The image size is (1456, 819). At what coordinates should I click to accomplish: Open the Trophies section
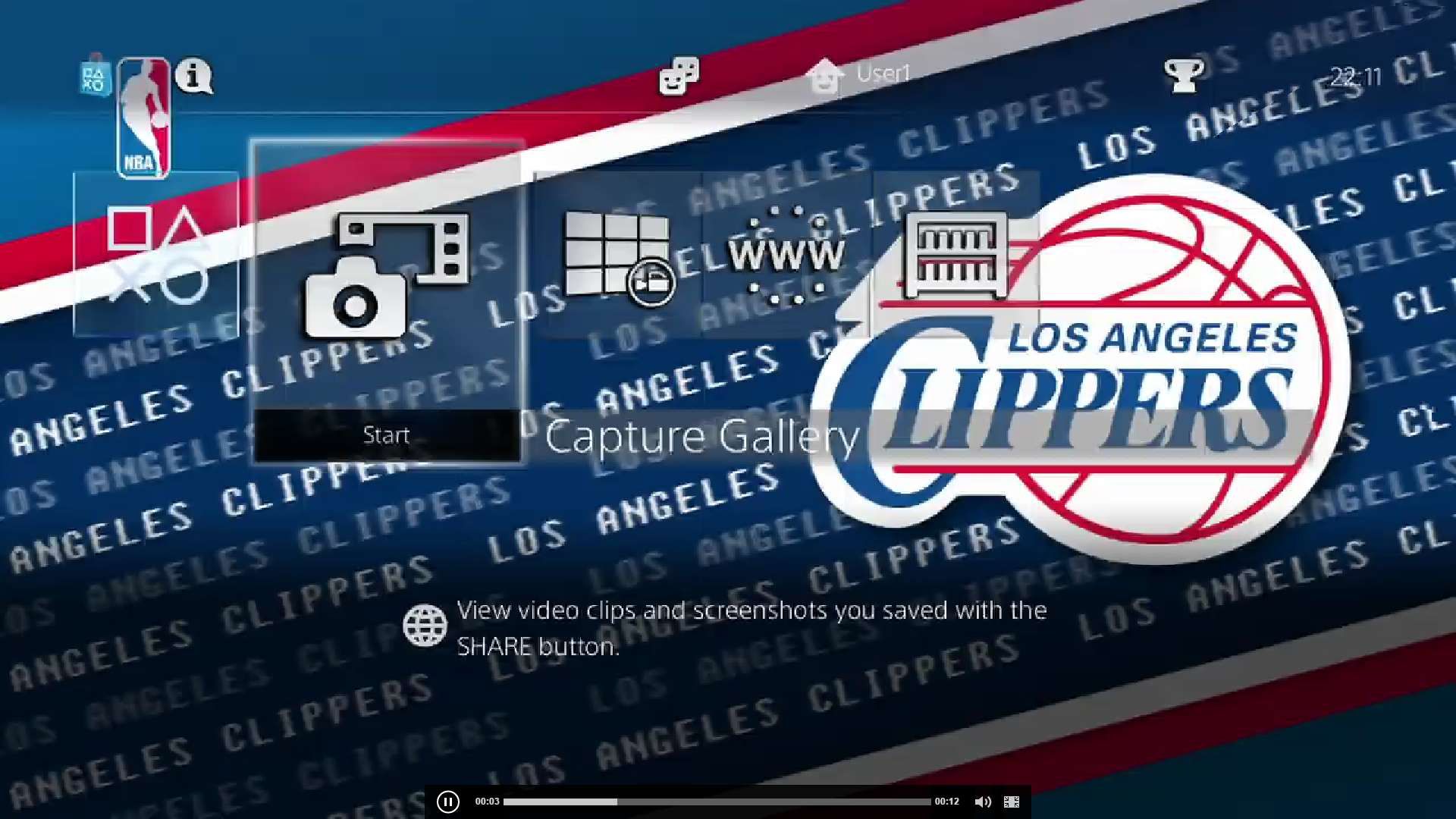1185,74
